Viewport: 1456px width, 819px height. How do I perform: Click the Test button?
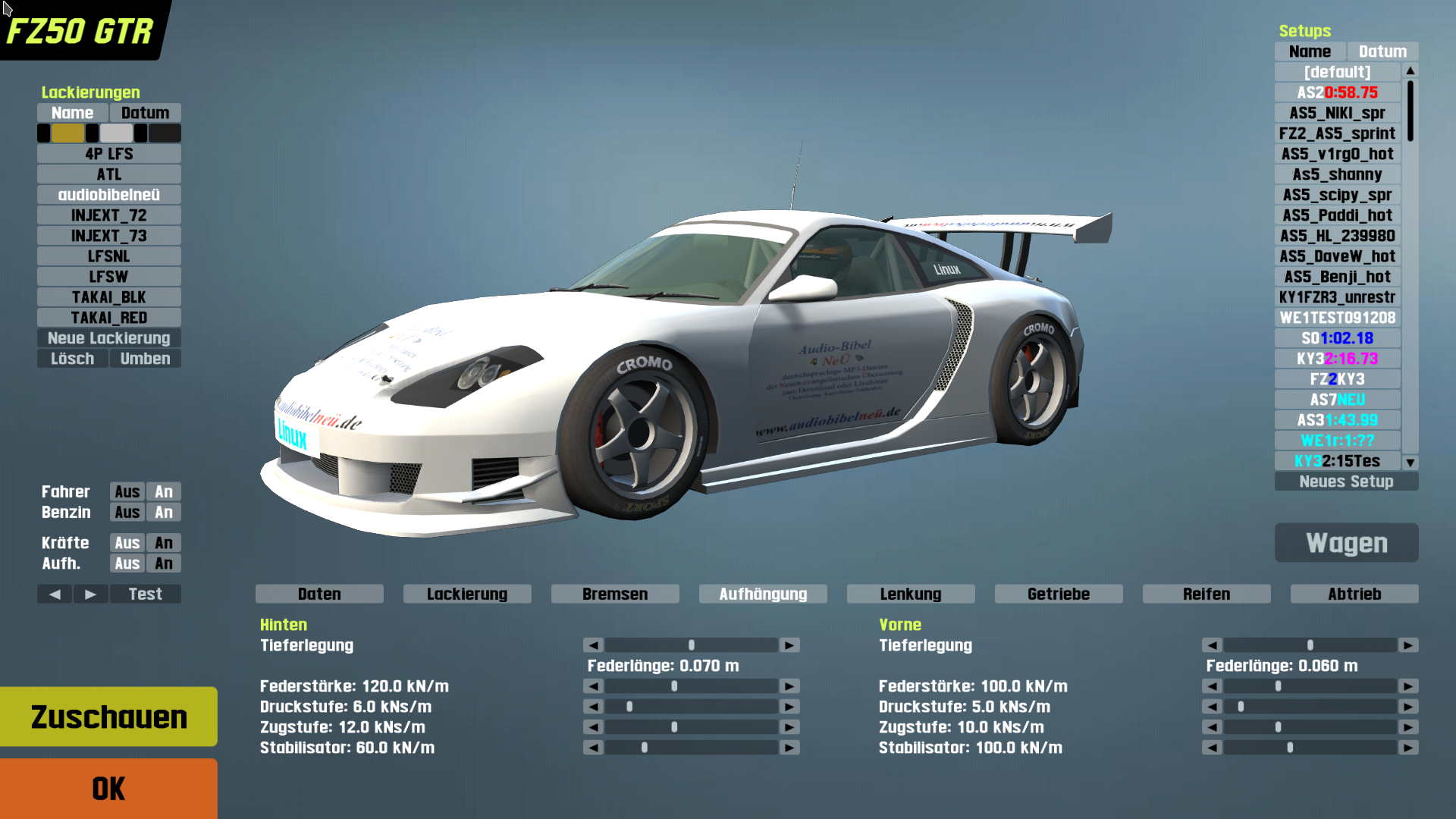[145, 594]
